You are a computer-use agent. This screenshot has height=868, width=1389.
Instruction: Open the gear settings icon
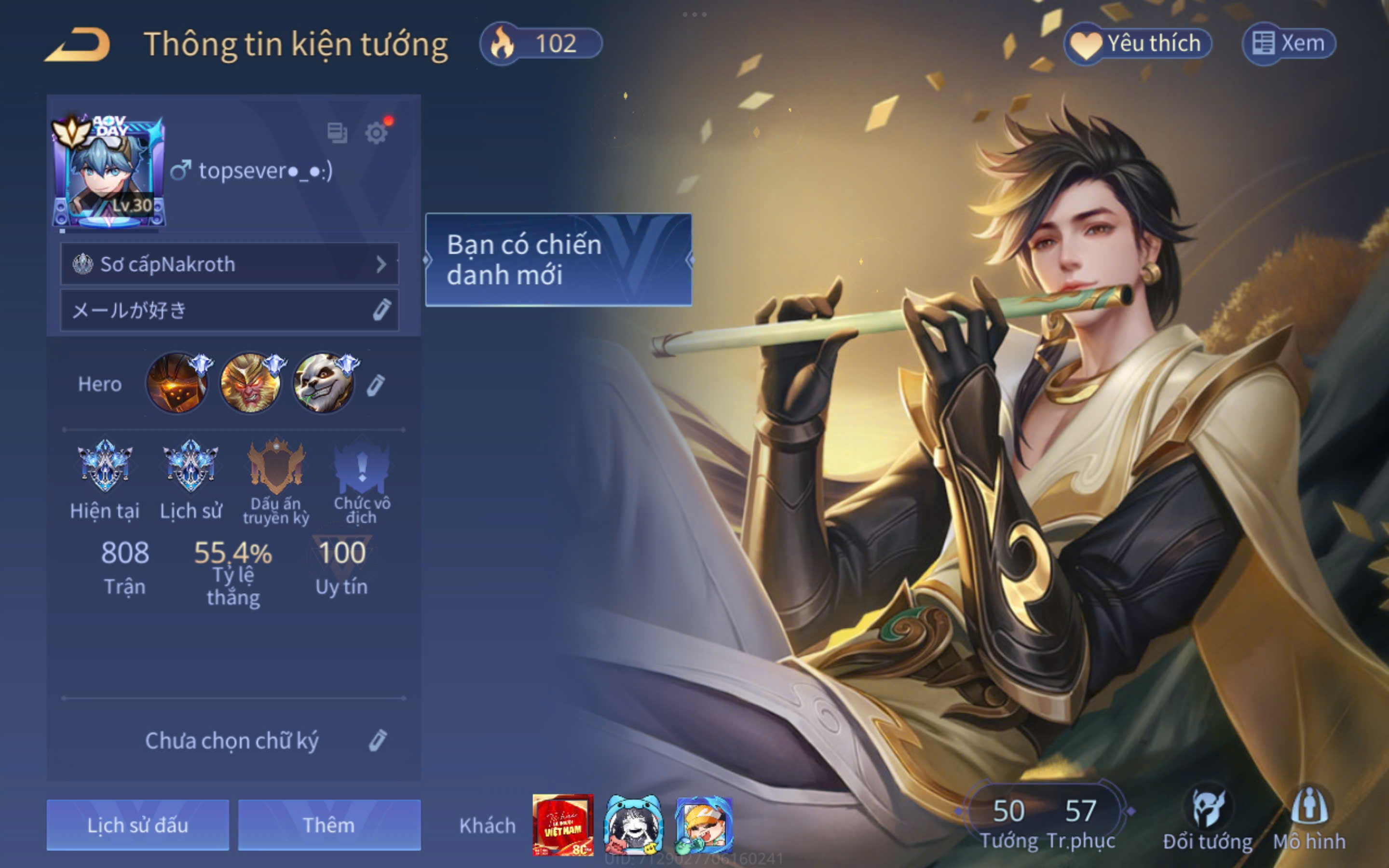(376, 133)
